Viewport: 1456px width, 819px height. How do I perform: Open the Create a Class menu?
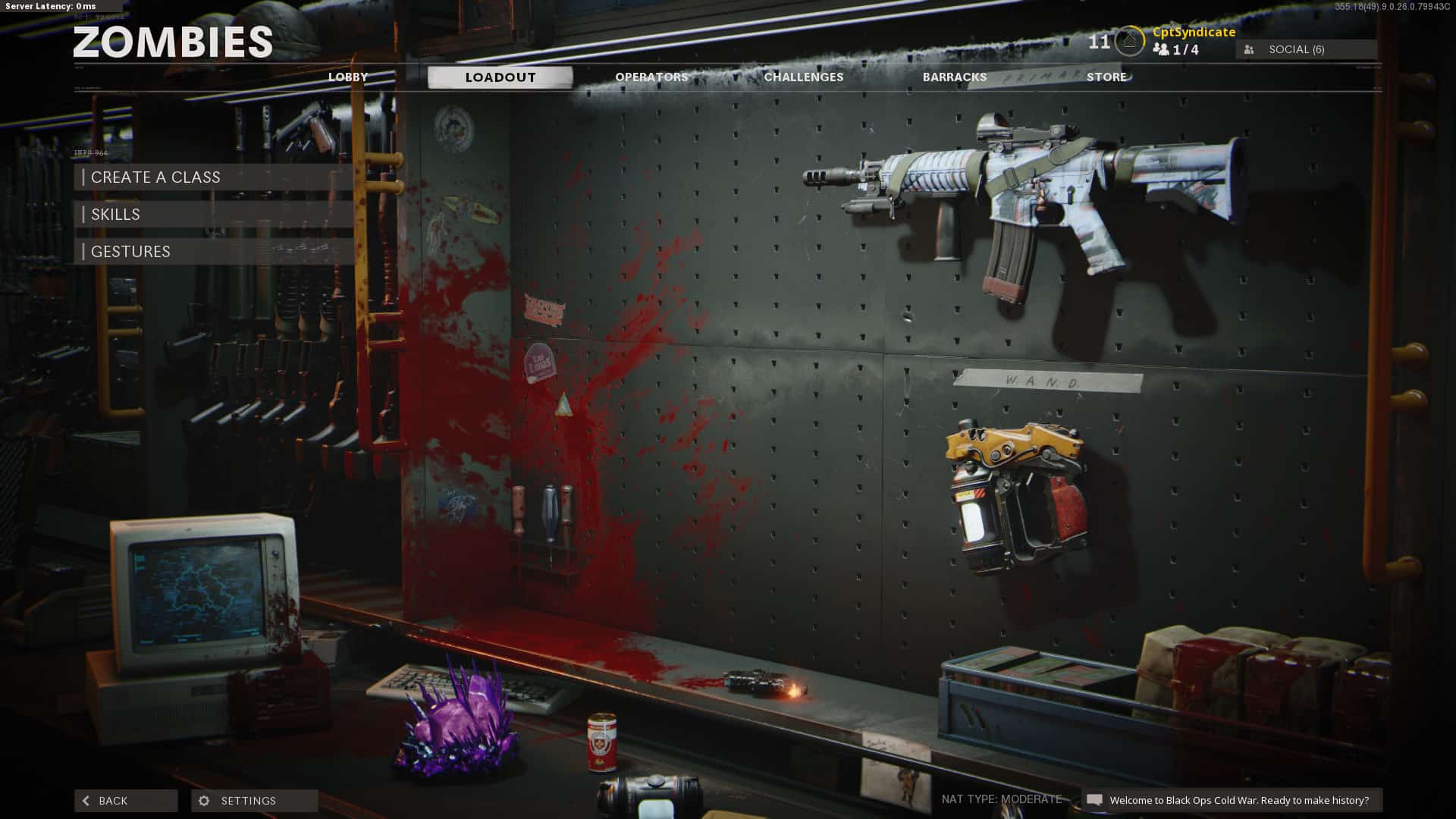tap(215, 177)
